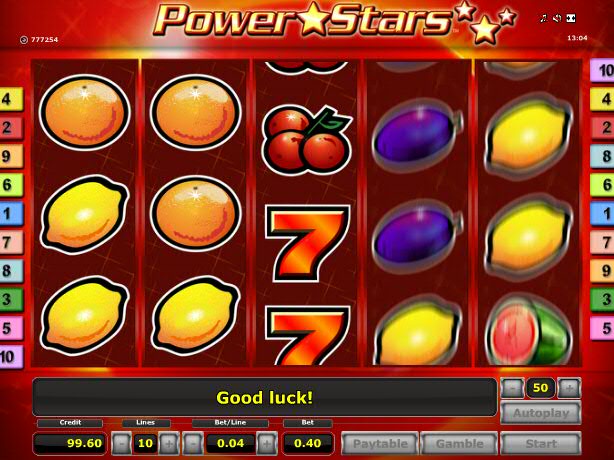Increase the number of Lines
This screenshot has width=614, height=460.
pyautogui.click(x=168, y=443)
